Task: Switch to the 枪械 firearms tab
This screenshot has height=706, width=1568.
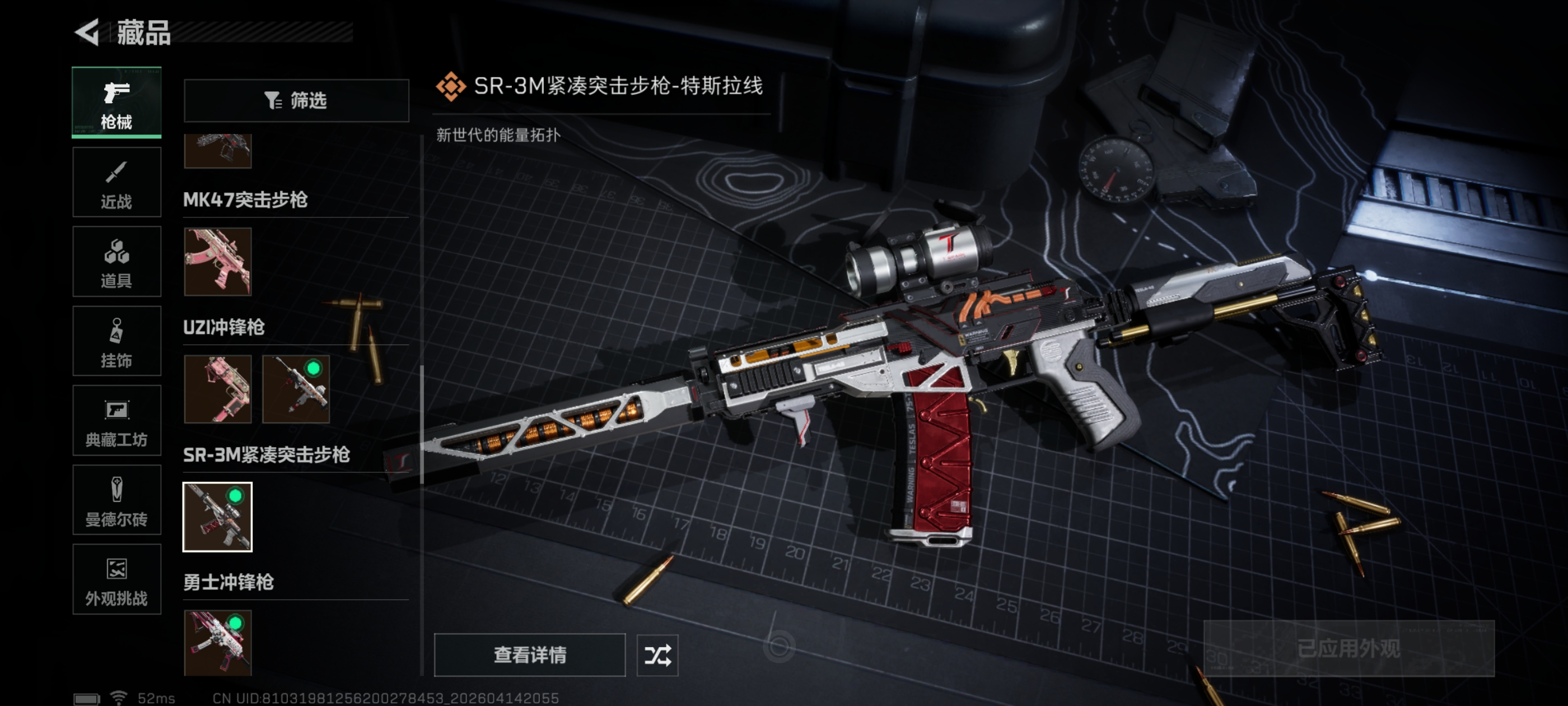Action: [116, 103]
